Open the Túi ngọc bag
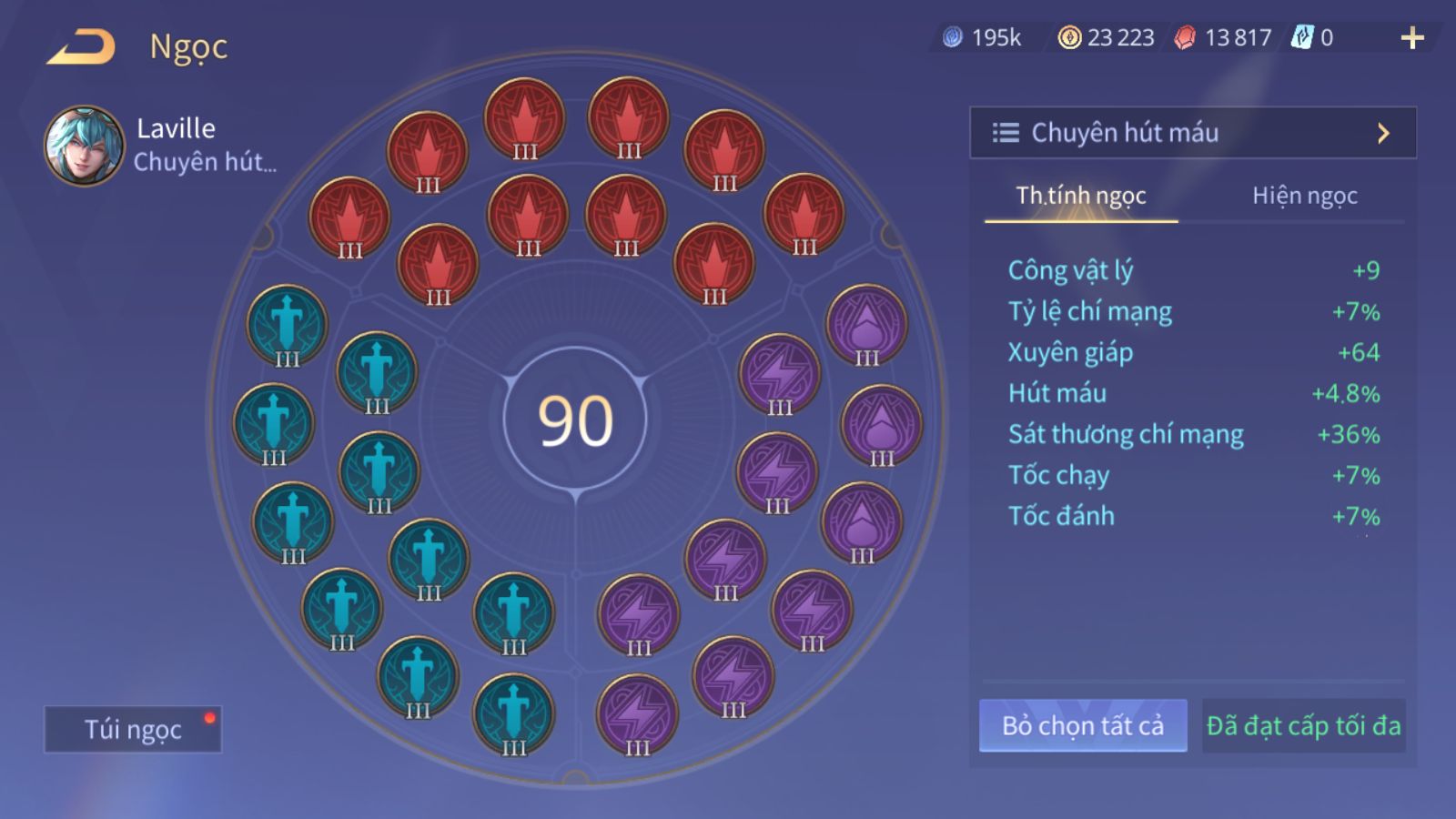The image size is (1456, 819). pos(133,729)
